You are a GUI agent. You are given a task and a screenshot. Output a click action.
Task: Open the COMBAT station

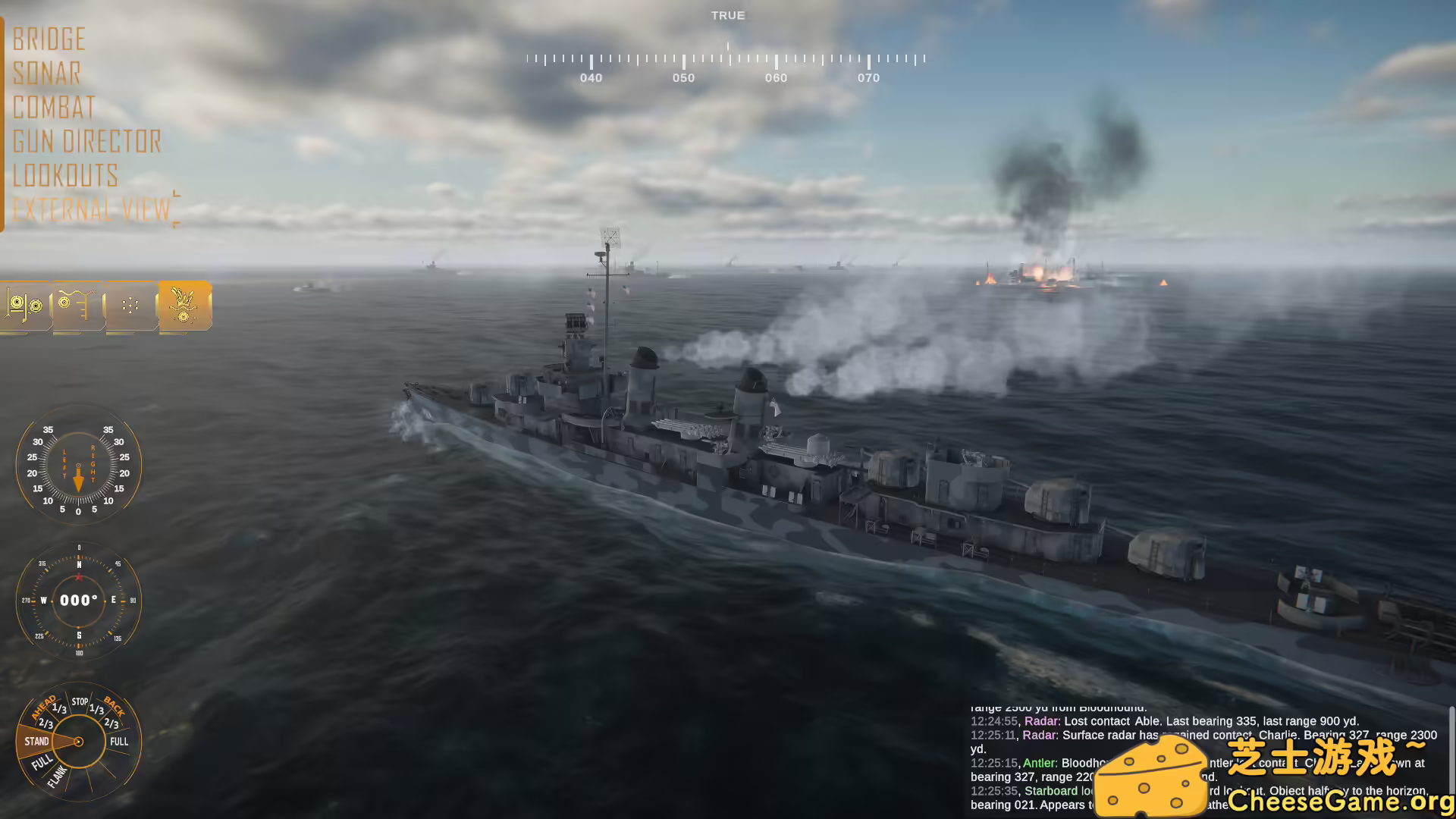tap(54, 107)
